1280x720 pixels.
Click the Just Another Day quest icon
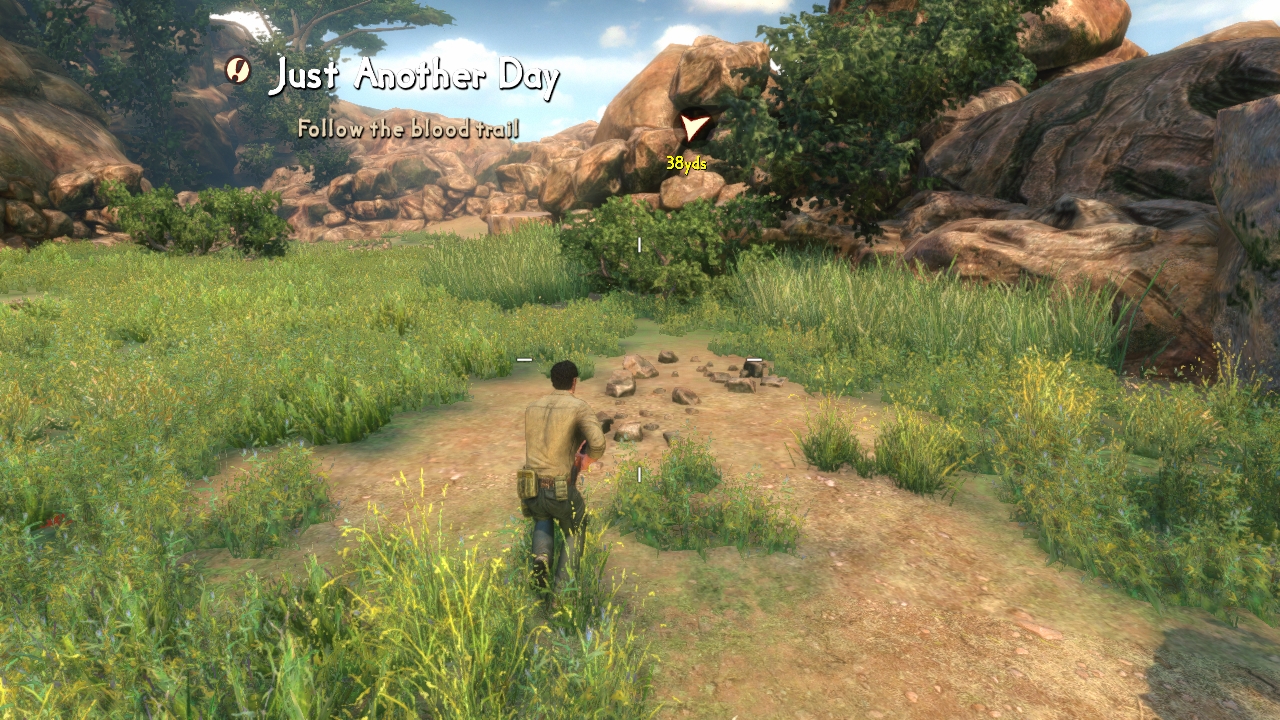(238, 69)
